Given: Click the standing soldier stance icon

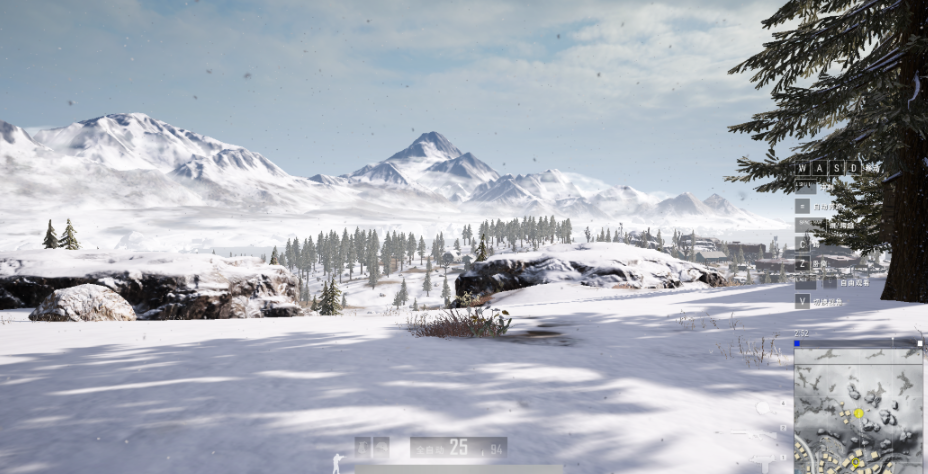Looking at the screenshot, I should click(x=338, y=462).
